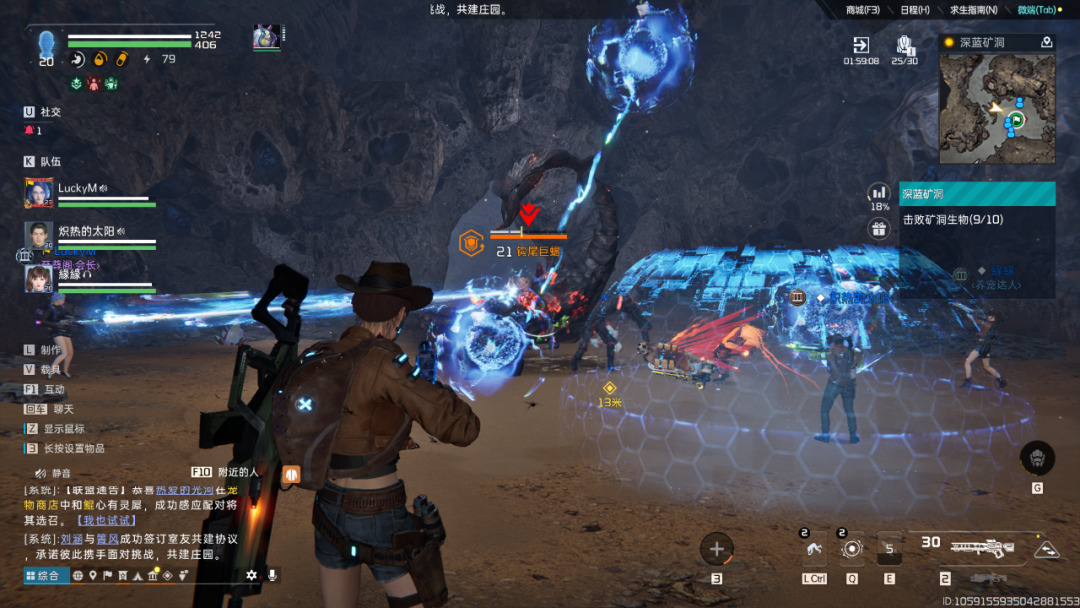Switch to the 综合 chat tab
The height and width of the screenshot is (608, 1080).
46,575
